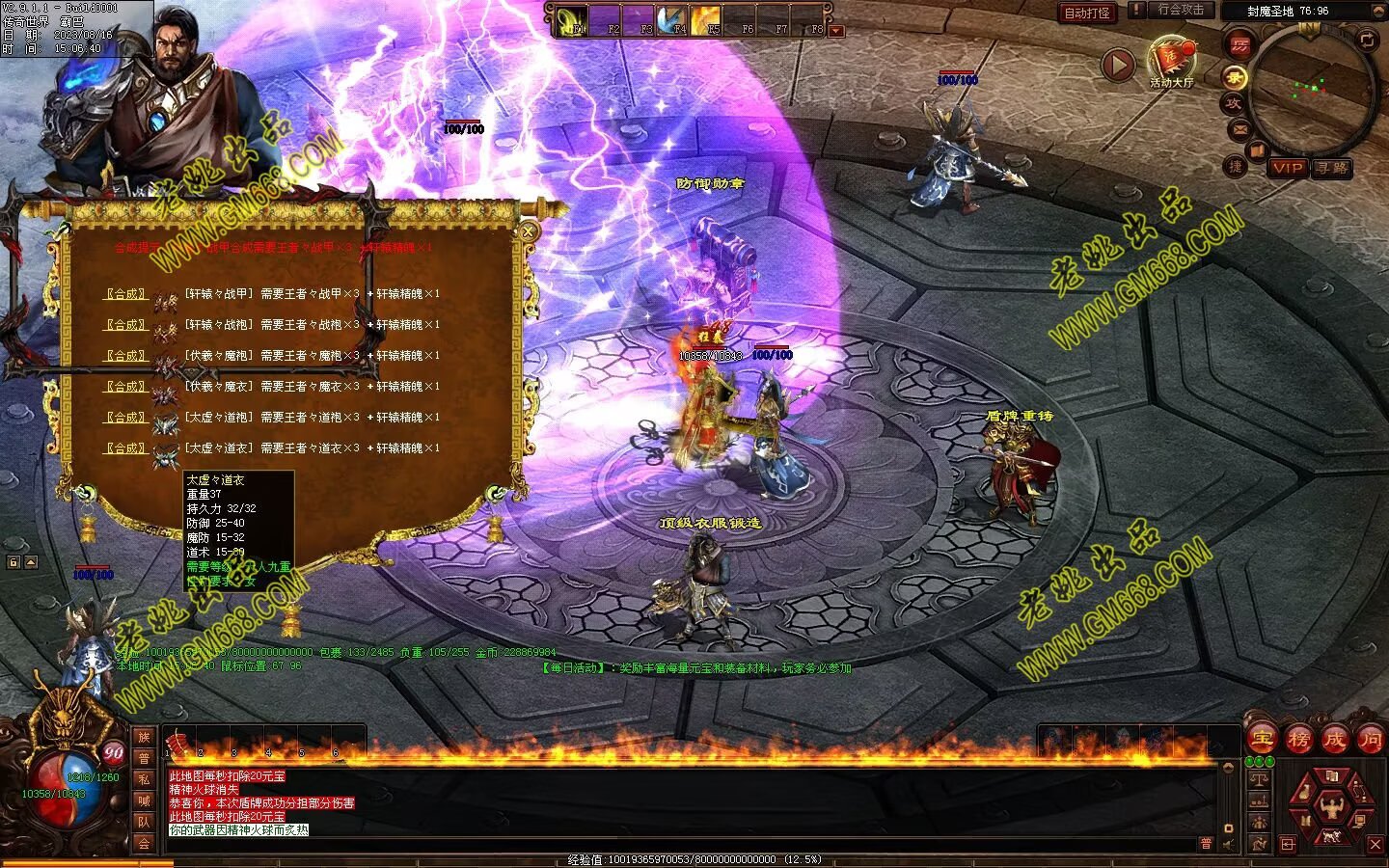Click the red X exit button bottom-right

tap(1375, 845)
